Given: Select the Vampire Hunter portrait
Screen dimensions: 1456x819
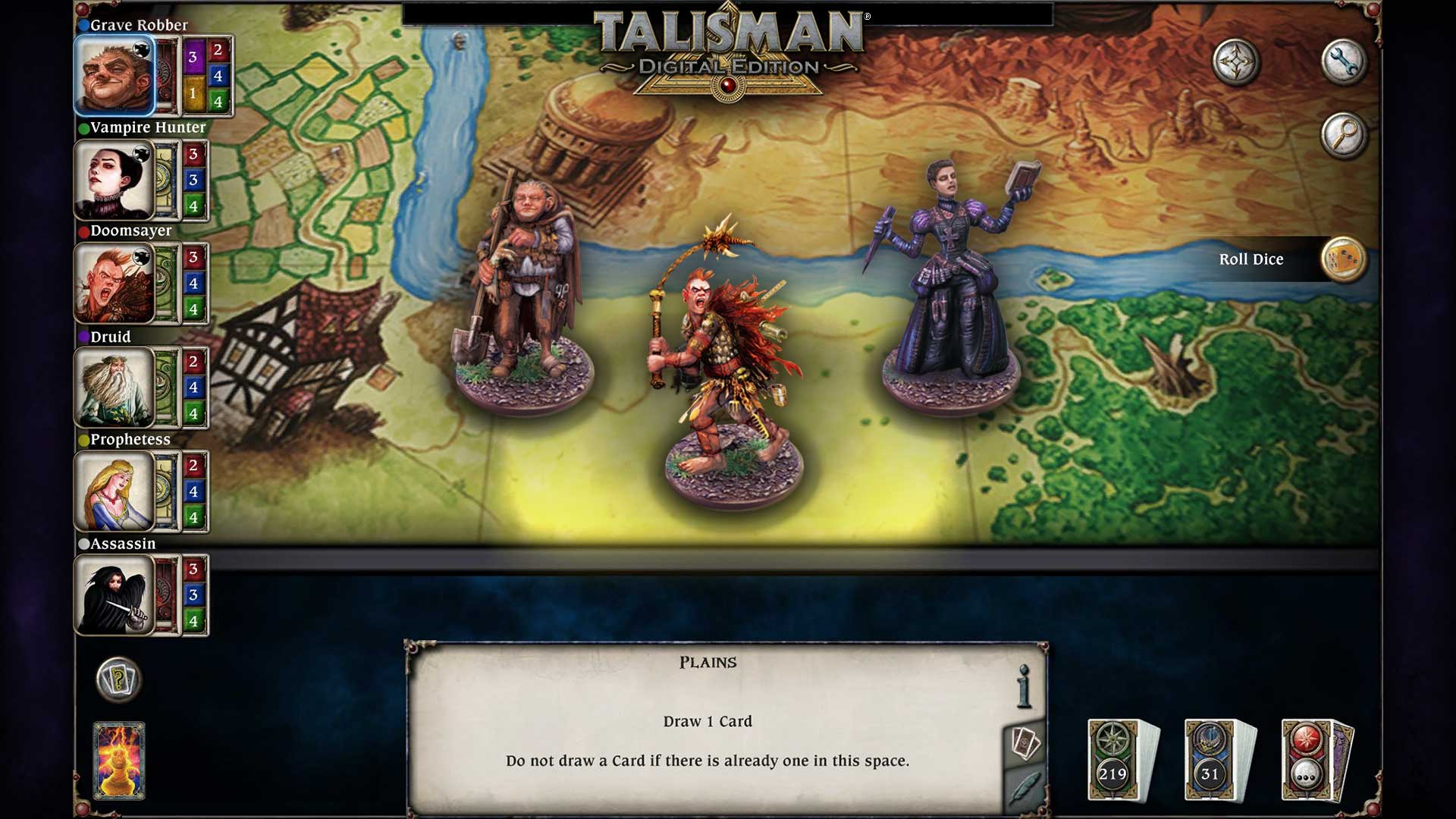Looking at the screenshot, I should coord(115,179).
